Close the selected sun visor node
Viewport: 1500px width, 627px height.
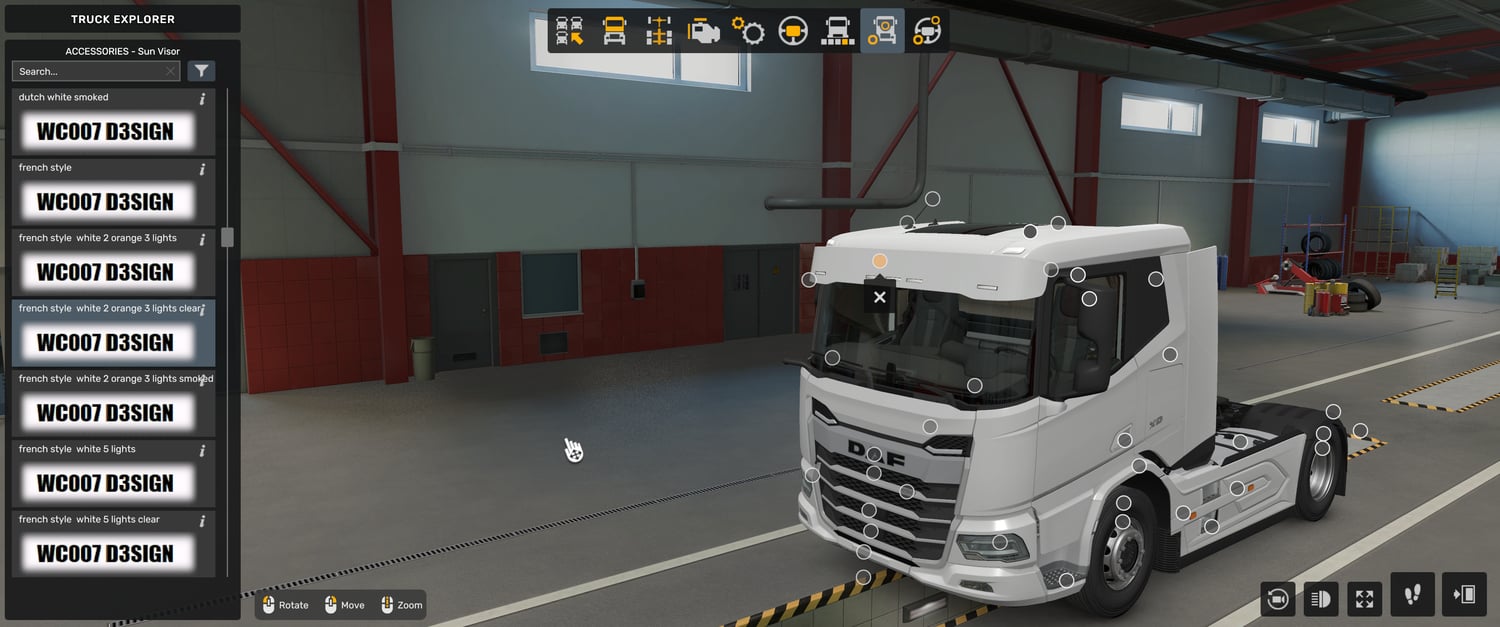tap(879, 297)
